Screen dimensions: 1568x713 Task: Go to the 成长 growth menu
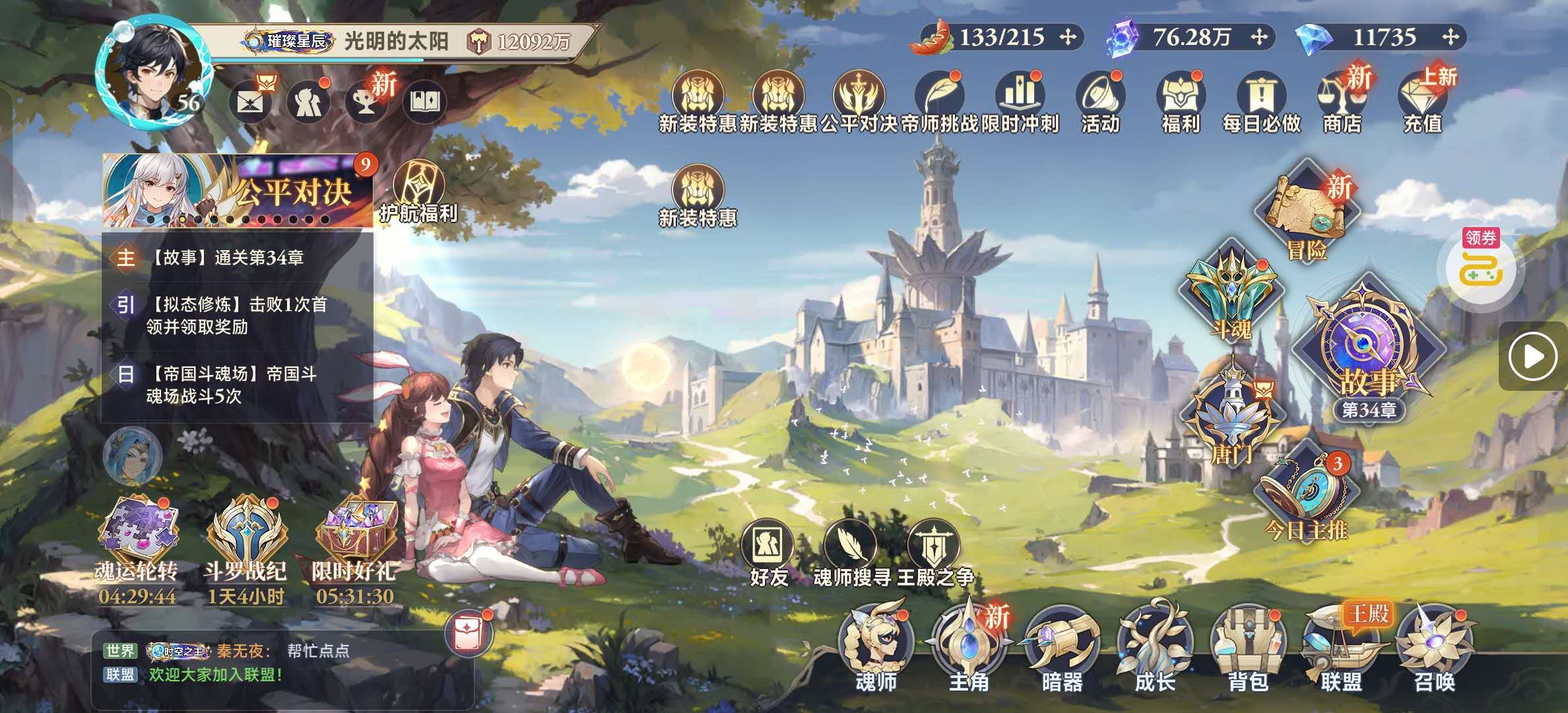point(1154,647)
